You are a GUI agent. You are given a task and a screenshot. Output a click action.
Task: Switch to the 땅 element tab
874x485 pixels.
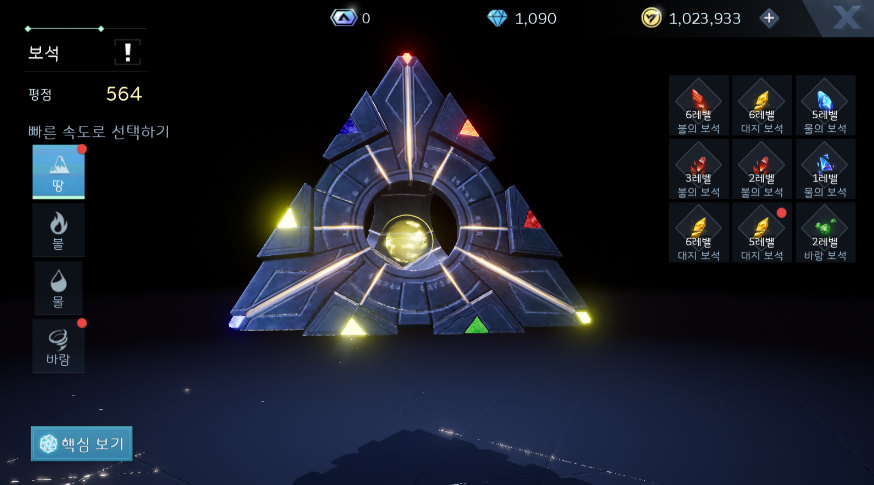[x=58, y=171]
